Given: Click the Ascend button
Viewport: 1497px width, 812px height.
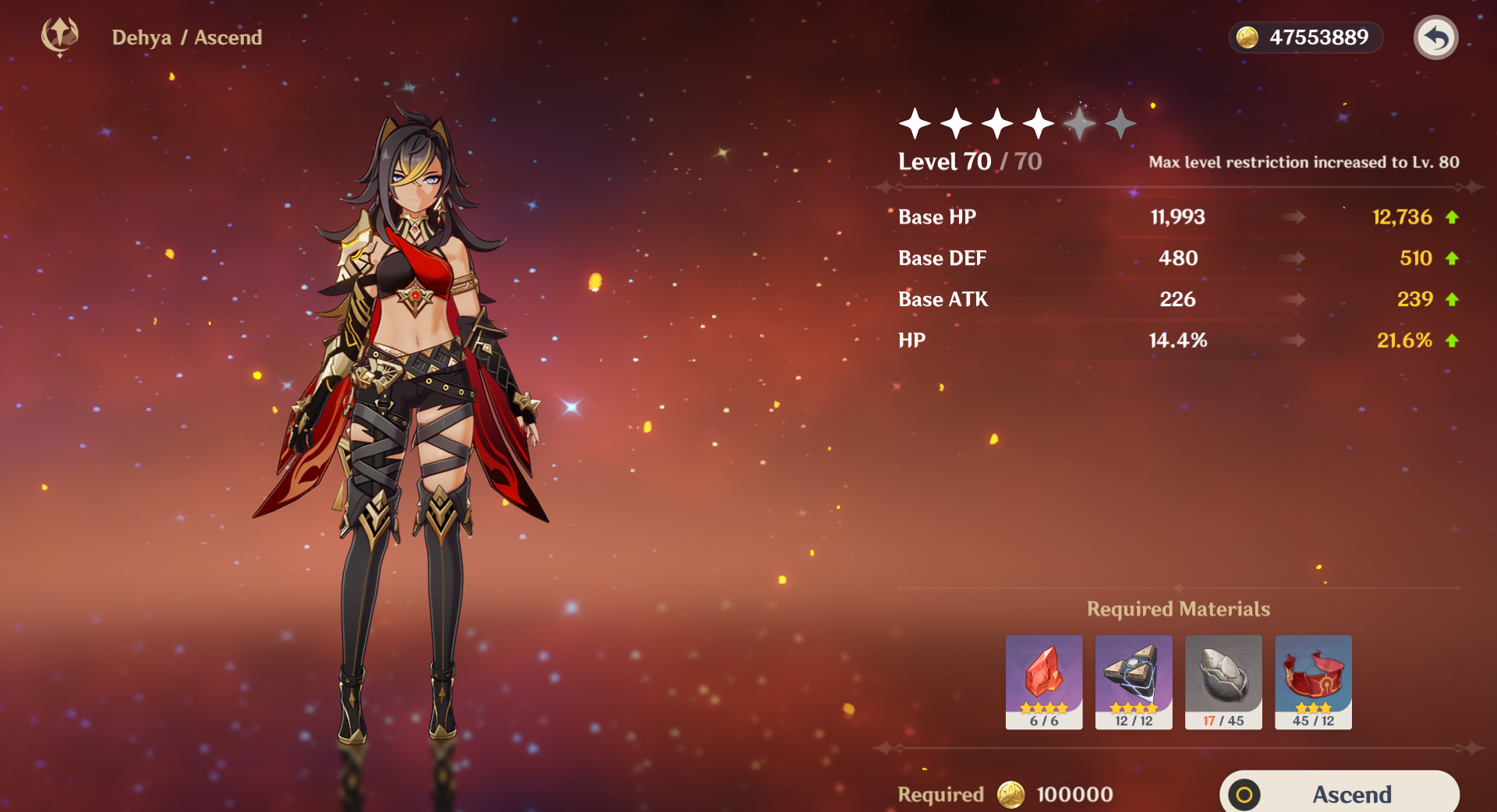Looking at the screenshot, I should click(1339, 793).
